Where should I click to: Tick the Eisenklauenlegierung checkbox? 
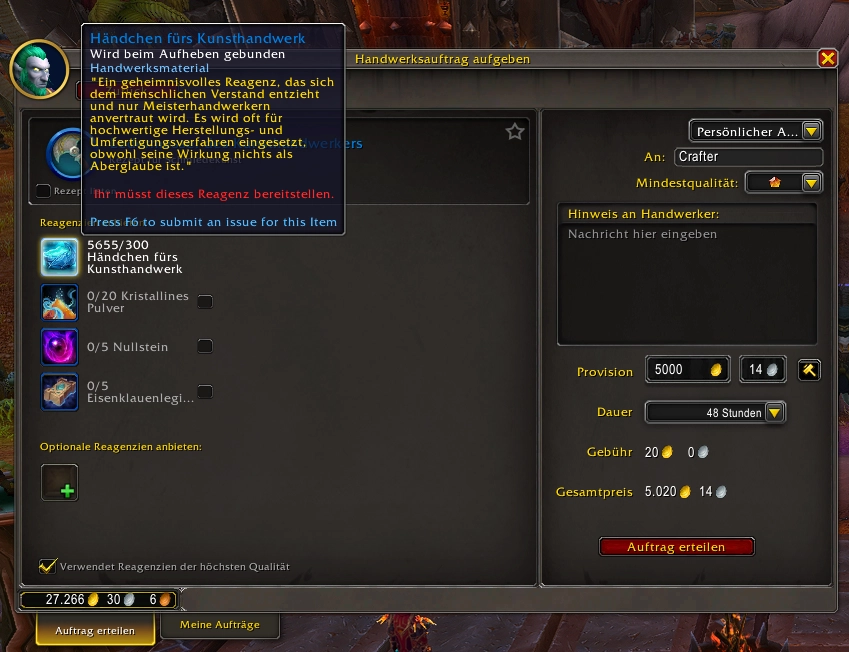pos(205,392)
